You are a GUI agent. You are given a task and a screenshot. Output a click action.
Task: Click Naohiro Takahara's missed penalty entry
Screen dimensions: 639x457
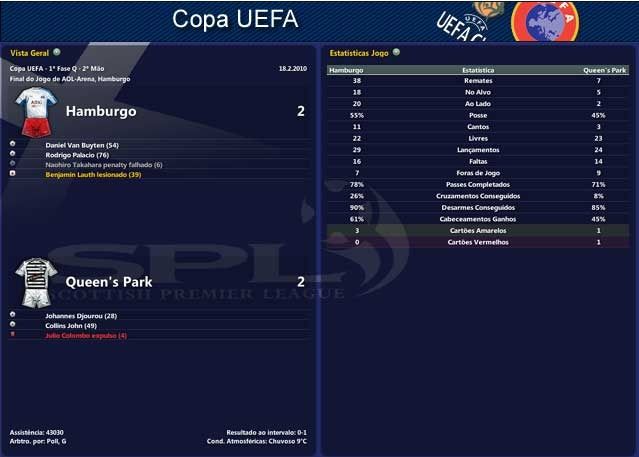(x=104, y=165)
